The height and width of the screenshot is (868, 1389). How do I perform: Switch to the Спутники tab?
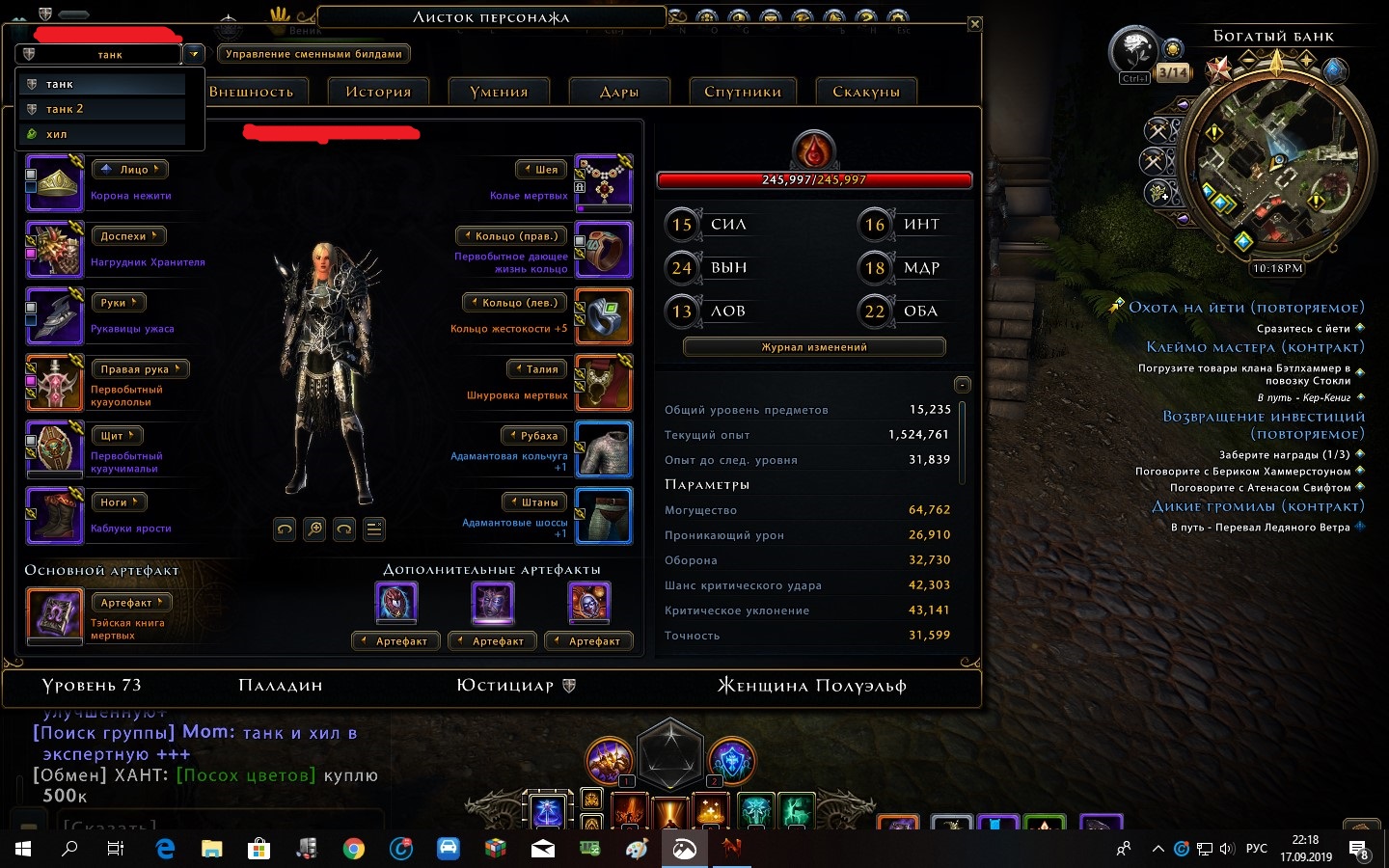click(742, 90)
